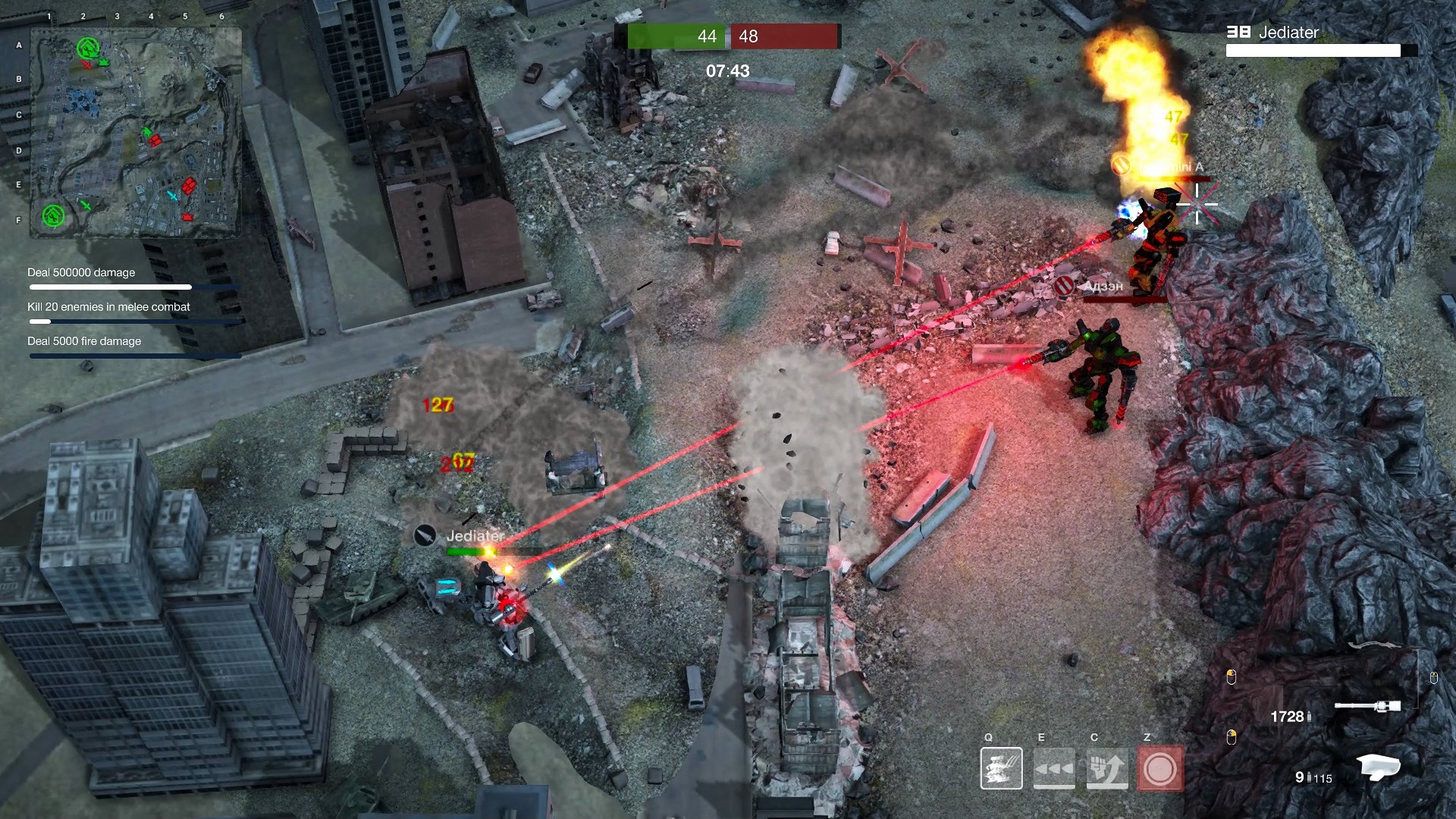Select the 'Kill 20 enemies in melee combat' objective

click(x=108, y=307)
